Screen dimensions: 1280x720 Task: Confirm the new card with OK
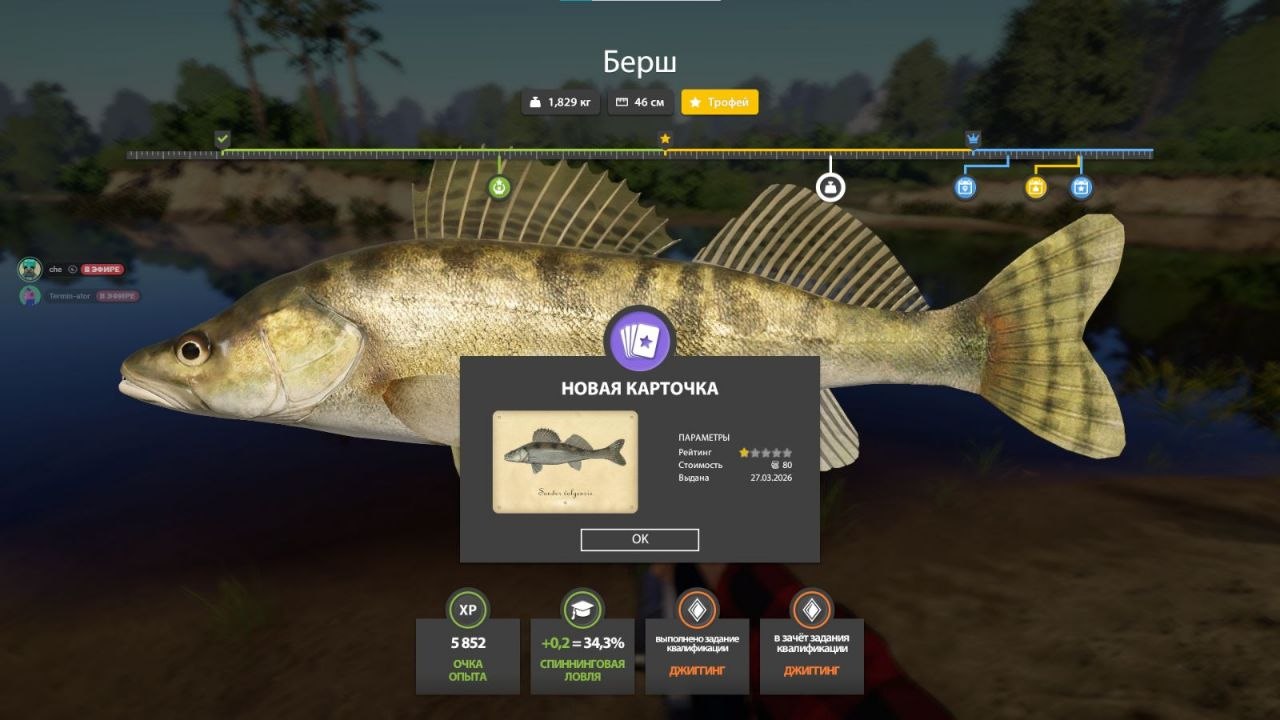click(639, 540)
